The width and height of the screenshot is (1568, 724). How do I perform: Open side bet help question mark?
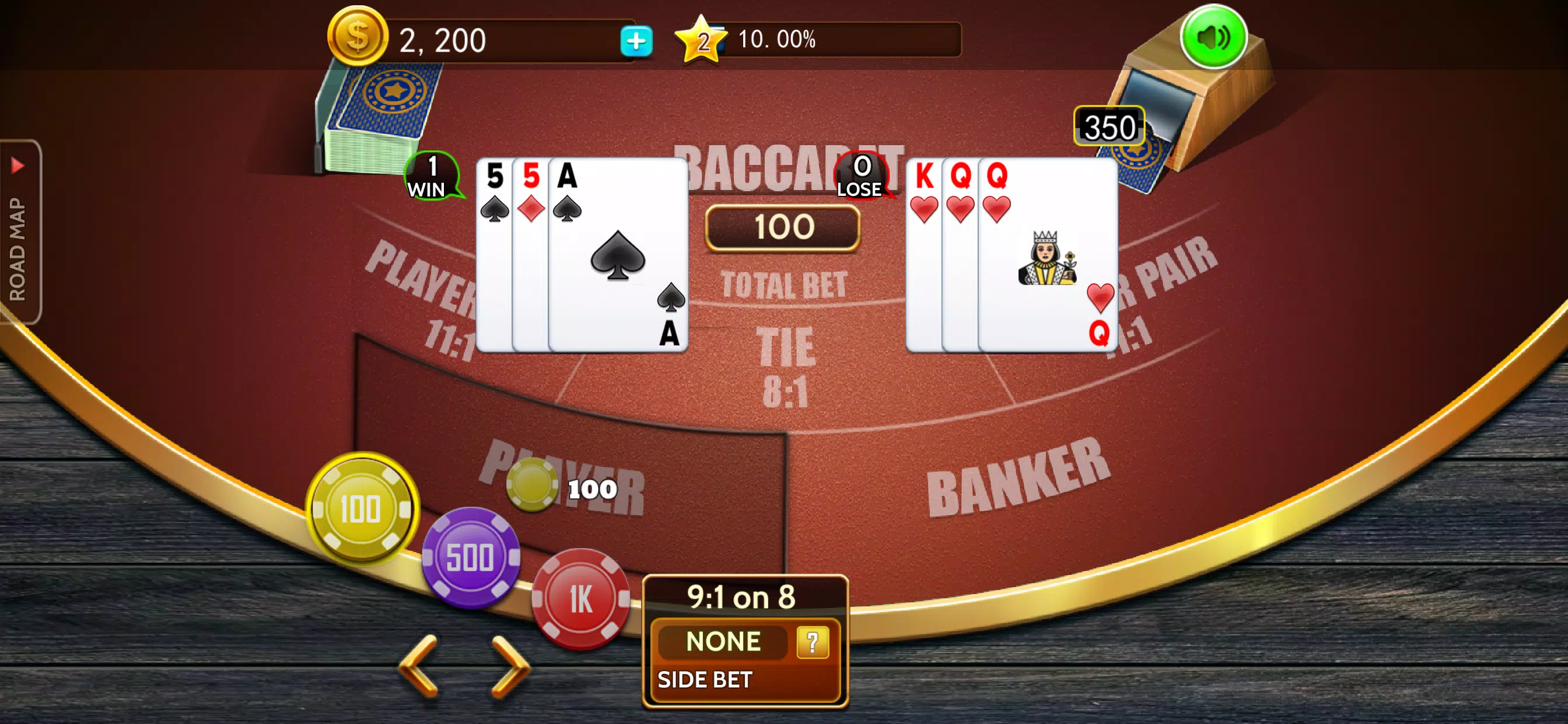click(x=812, y=642)
